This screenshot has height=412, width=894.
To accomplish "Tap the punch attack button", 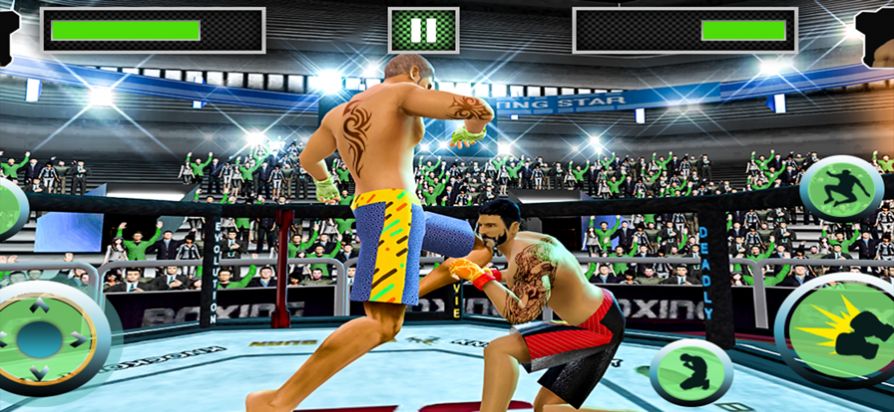I will click(836, 329).
